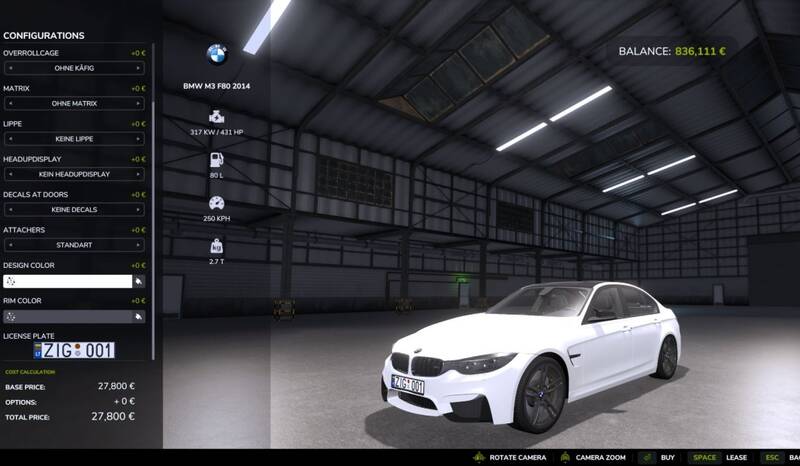
Task: Switch to previous Decals at Doors option
Action: (10, 210)
